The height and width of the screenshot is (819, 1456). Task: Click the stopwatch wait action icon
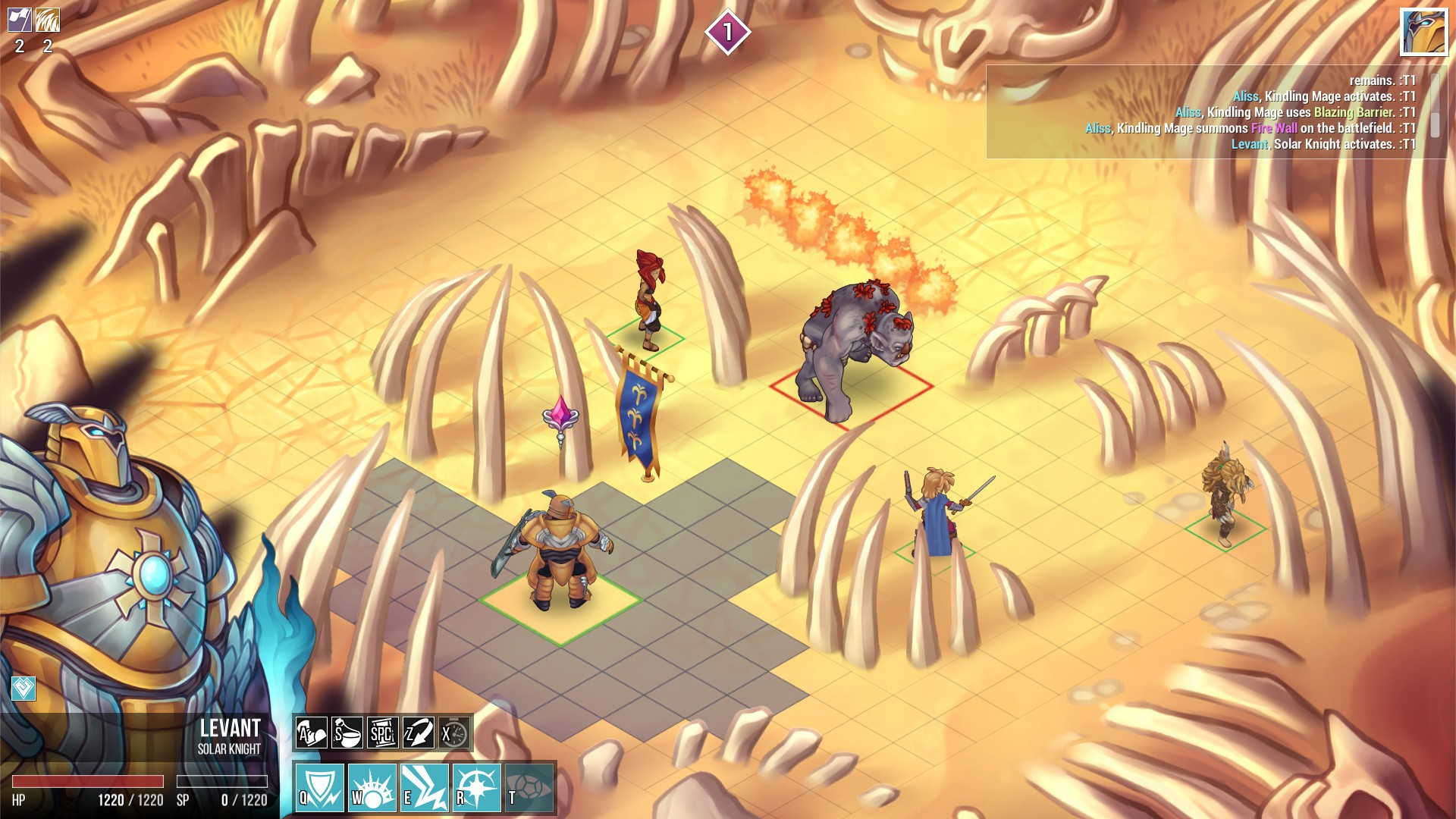[x=453, y=733]
